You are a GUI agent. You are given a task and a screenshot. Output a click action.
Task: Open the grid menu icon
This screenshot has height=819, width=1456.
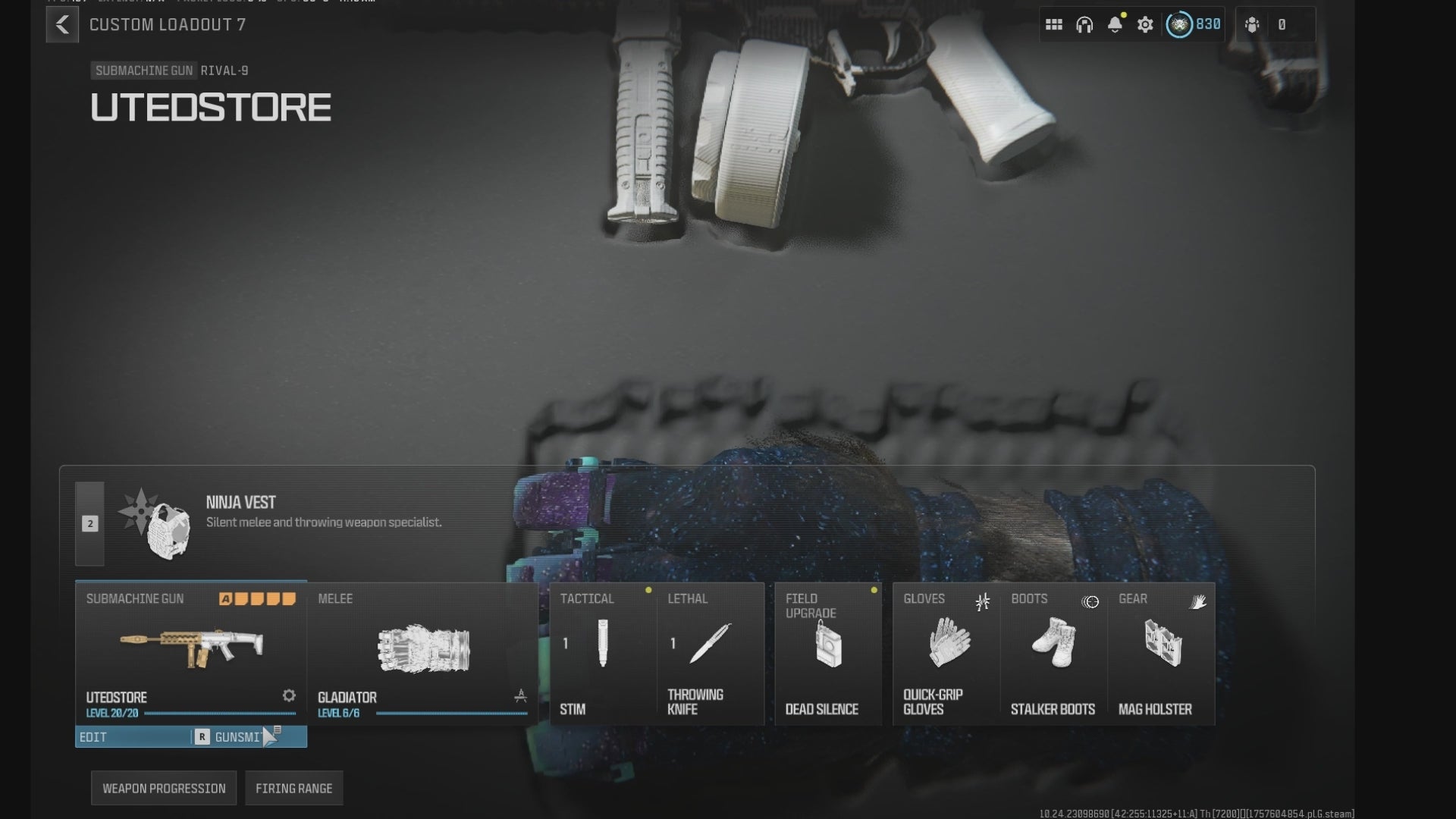click(x=1053, y=25)
